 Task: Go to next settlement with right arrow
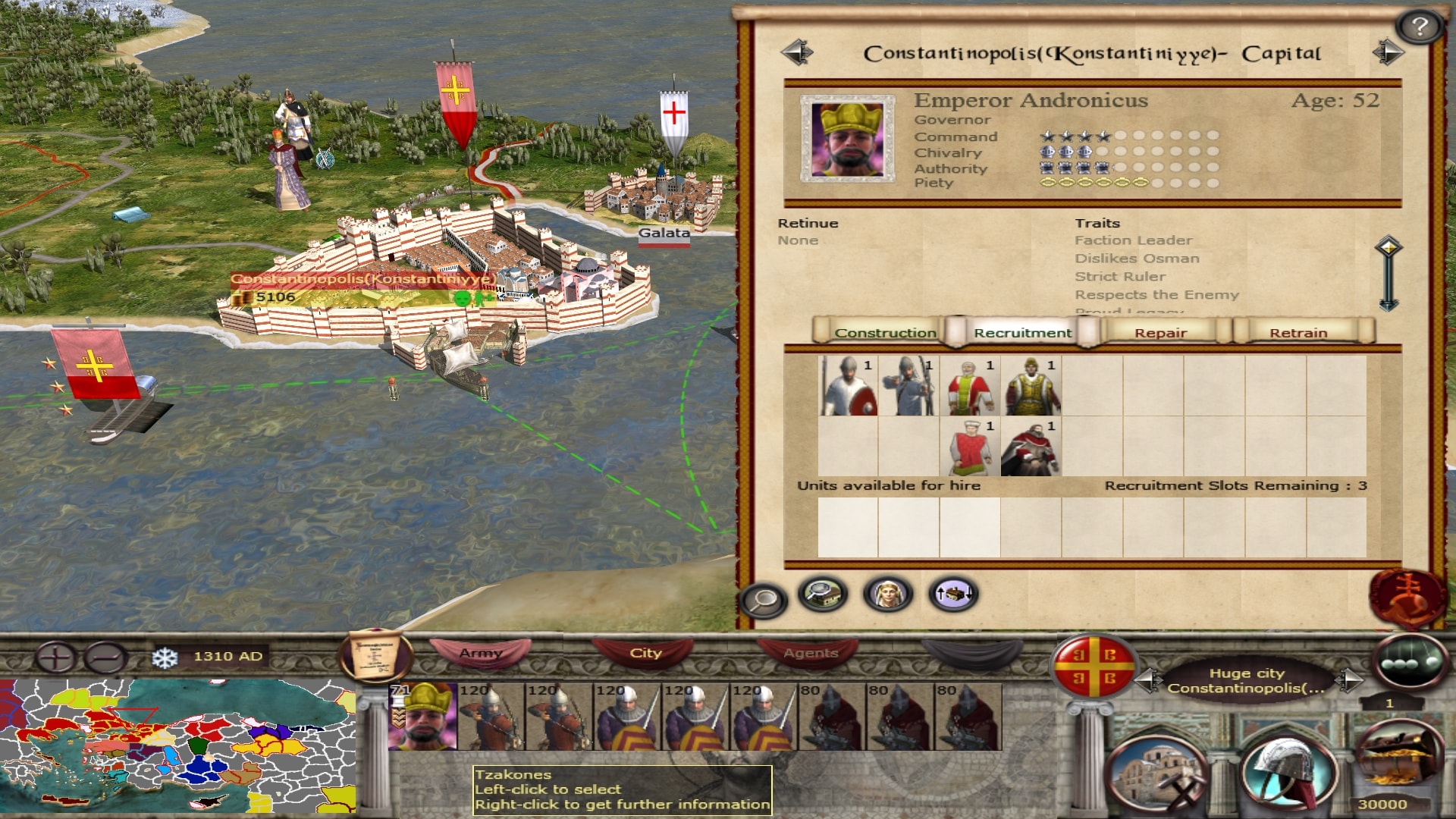[1388, 52]
